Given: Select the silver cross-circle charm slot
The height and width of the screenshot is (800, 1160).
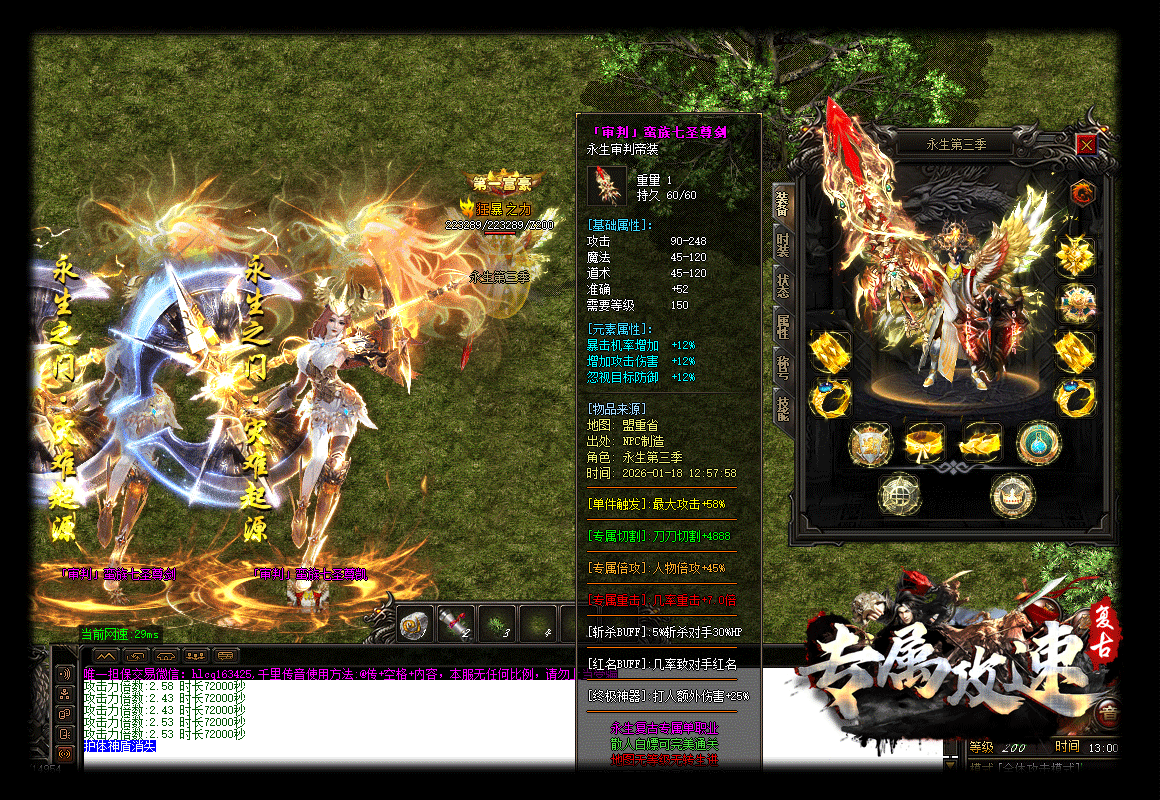Looking at the screenshot, I should 900,494.
